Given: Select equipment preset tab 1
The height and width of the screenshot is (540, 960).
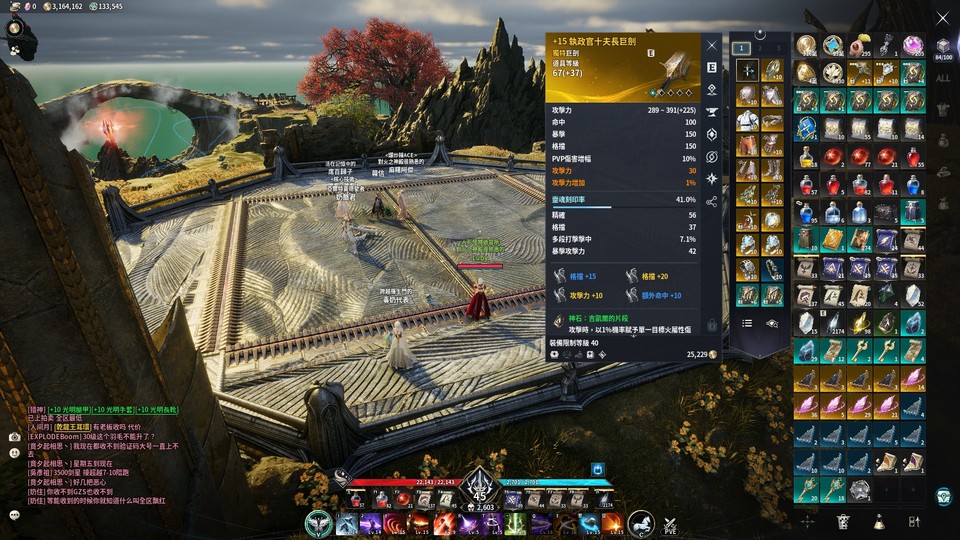Looking at the screenshot, I should click(x=741, y=47).
